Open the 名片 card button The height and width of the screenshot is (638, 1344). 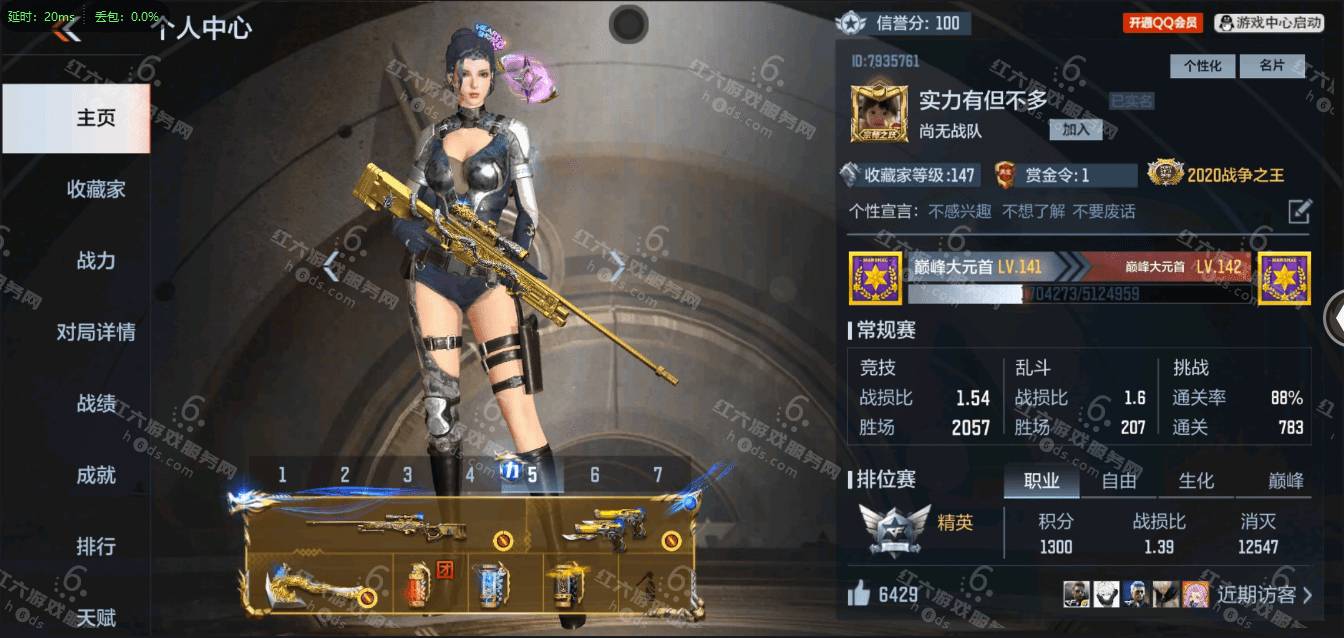[x=1271, y=66]
